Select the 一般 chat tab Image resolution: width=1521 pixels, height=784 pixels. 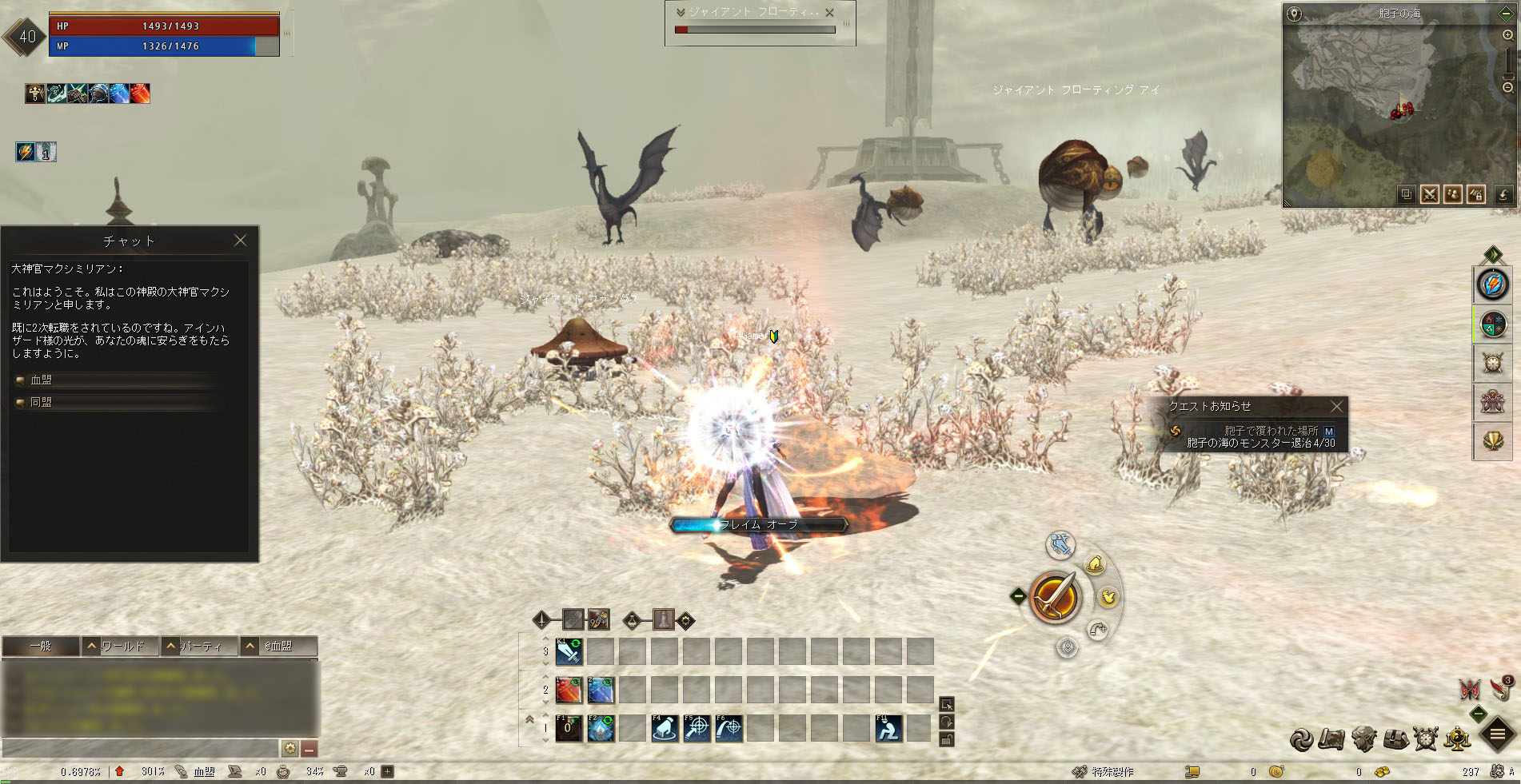[41, 646]
